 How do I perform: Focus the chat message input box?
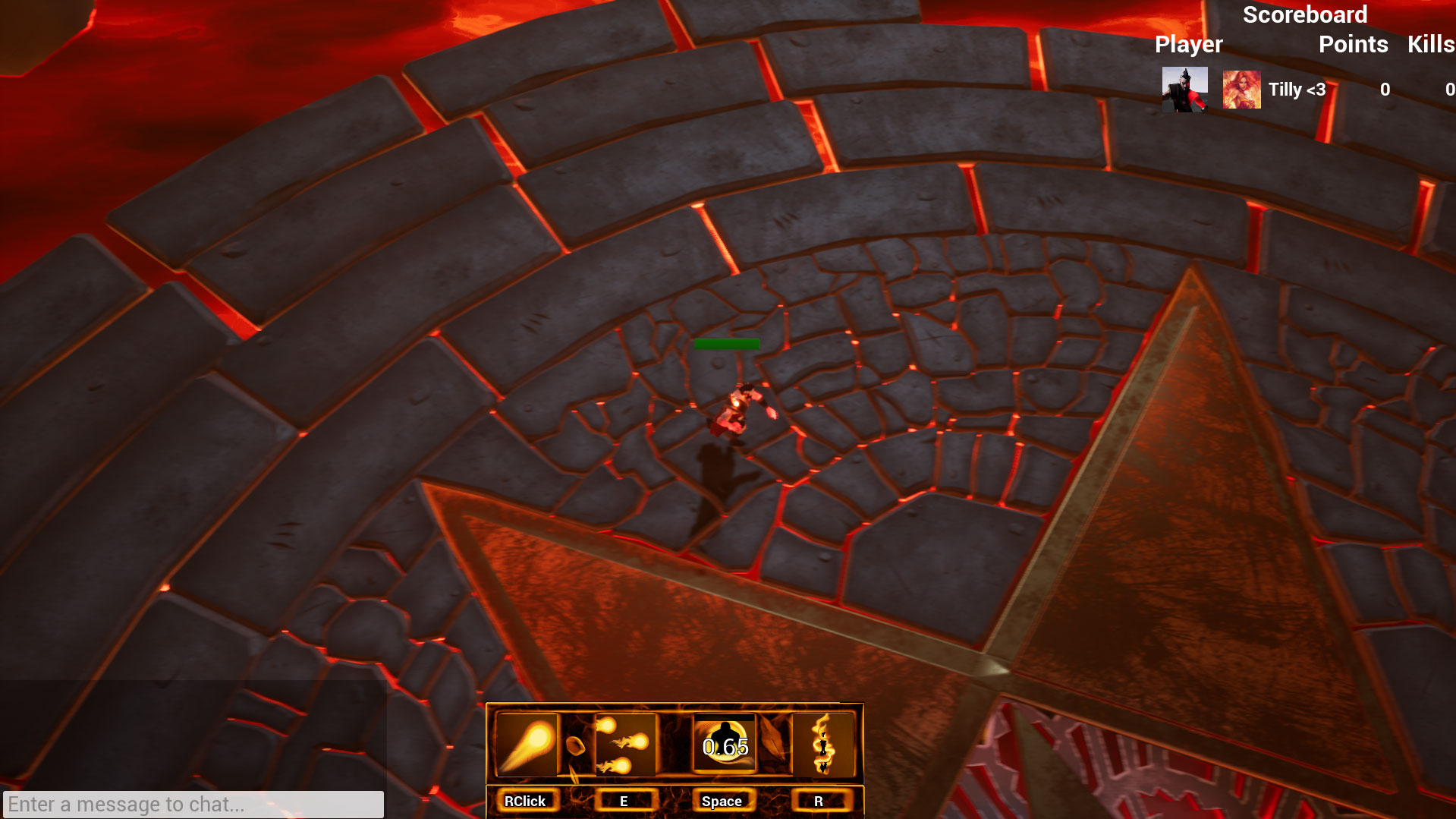(193, 804)
